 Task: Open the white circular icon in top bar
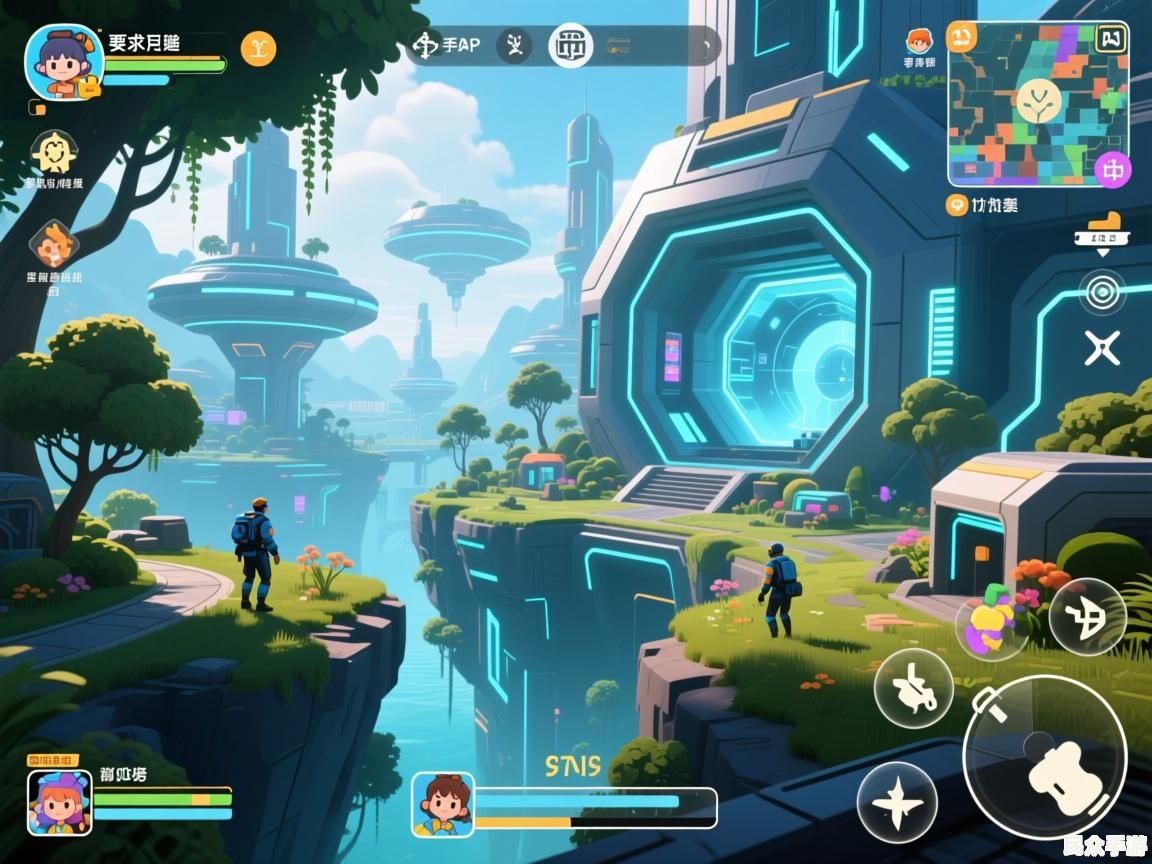point(571,46)
